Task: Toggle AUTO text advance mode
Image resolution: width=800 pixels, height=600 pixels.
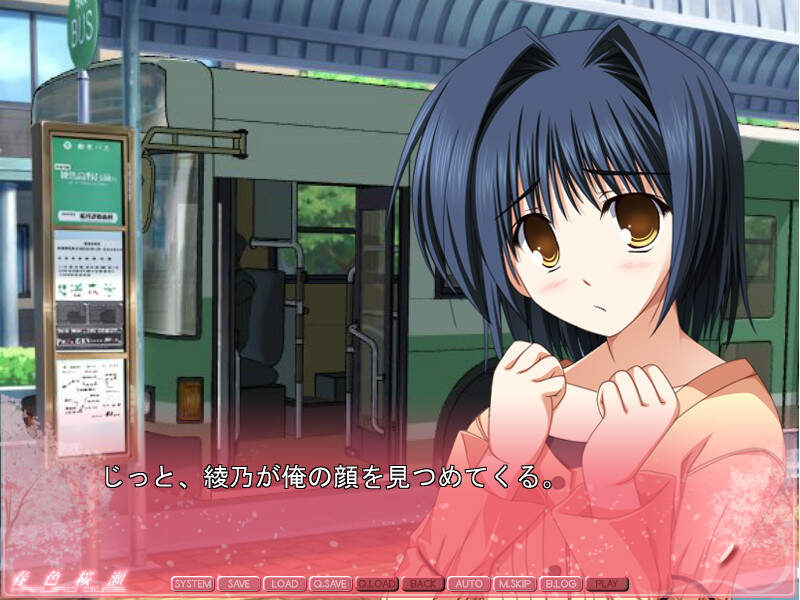Action: point(469,583)
